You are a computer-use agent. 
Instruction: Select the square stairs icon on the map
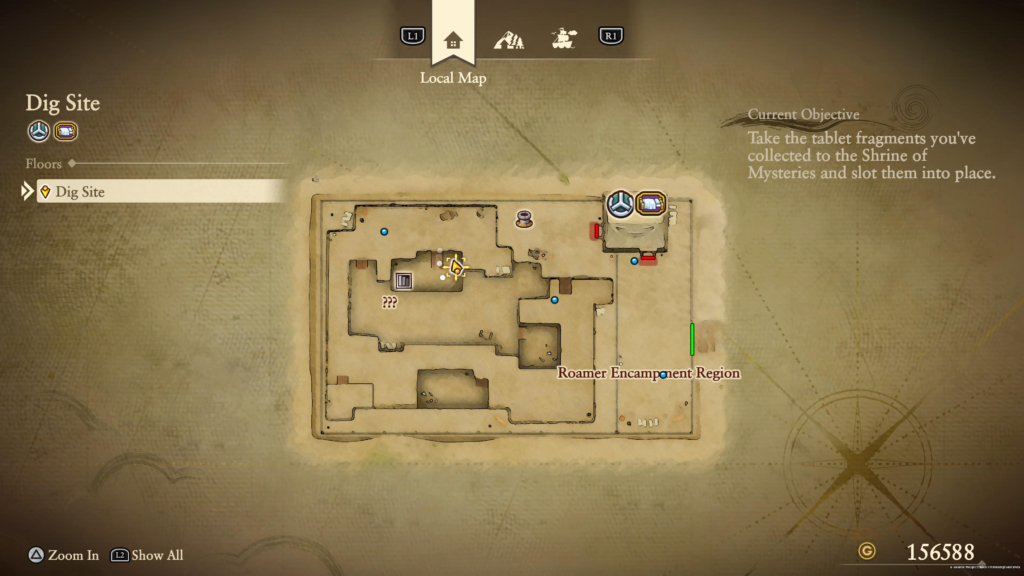pyautogui.click(x=404, y=281)
